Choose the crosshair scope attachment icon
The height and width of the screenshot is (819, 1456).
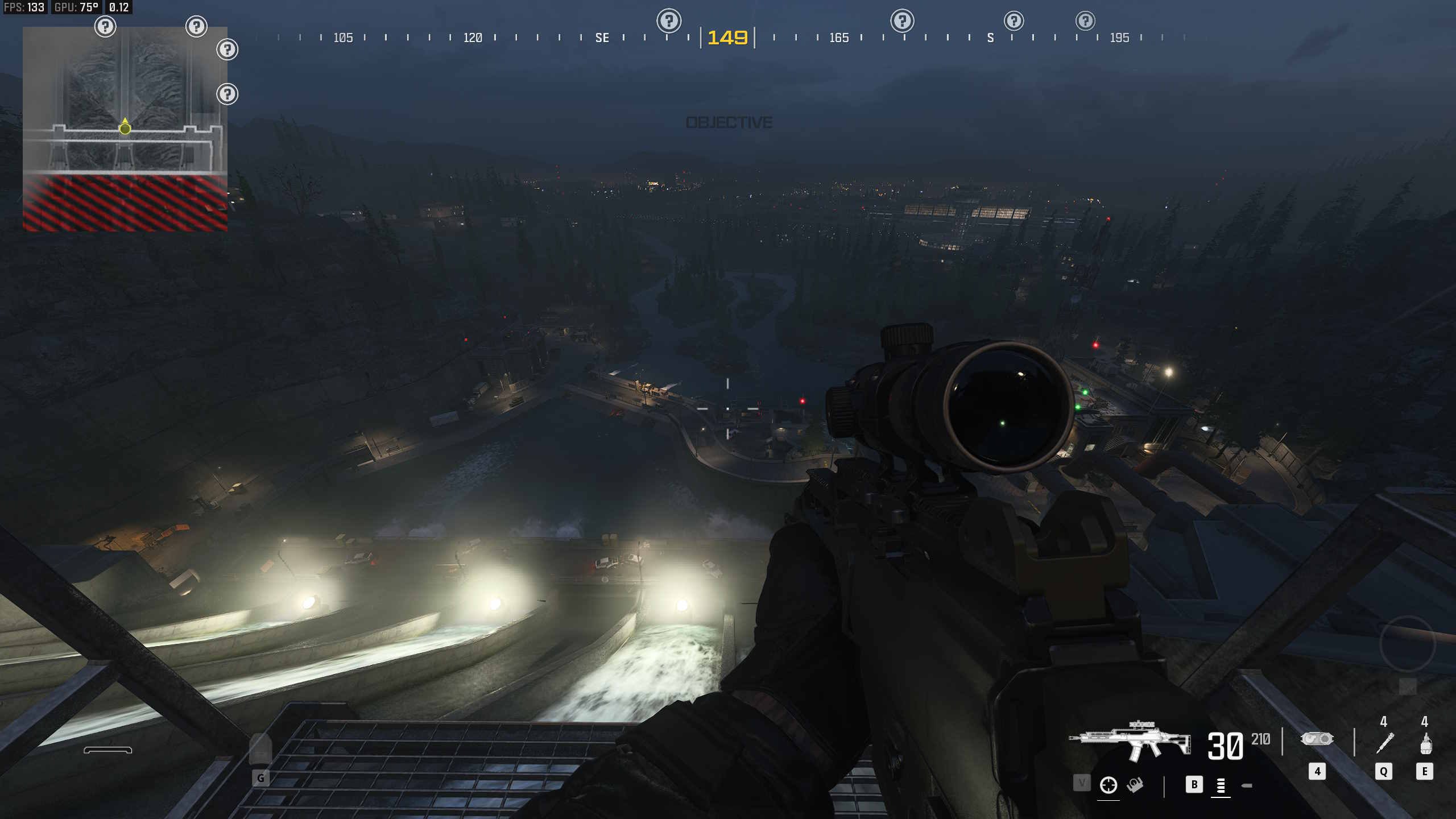coord(1108,785)
